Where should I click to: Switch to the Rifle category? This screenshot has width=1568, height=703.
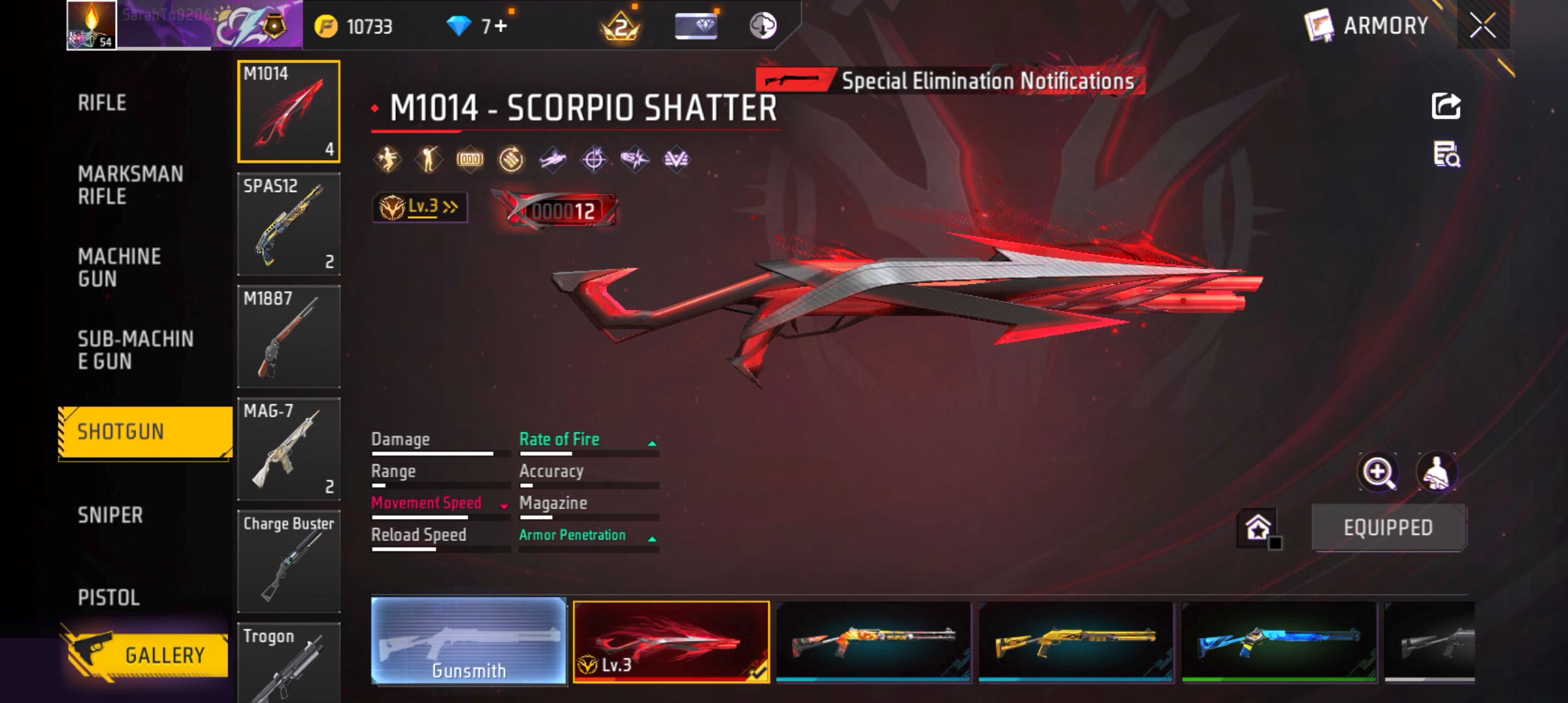tap(102, 103)
